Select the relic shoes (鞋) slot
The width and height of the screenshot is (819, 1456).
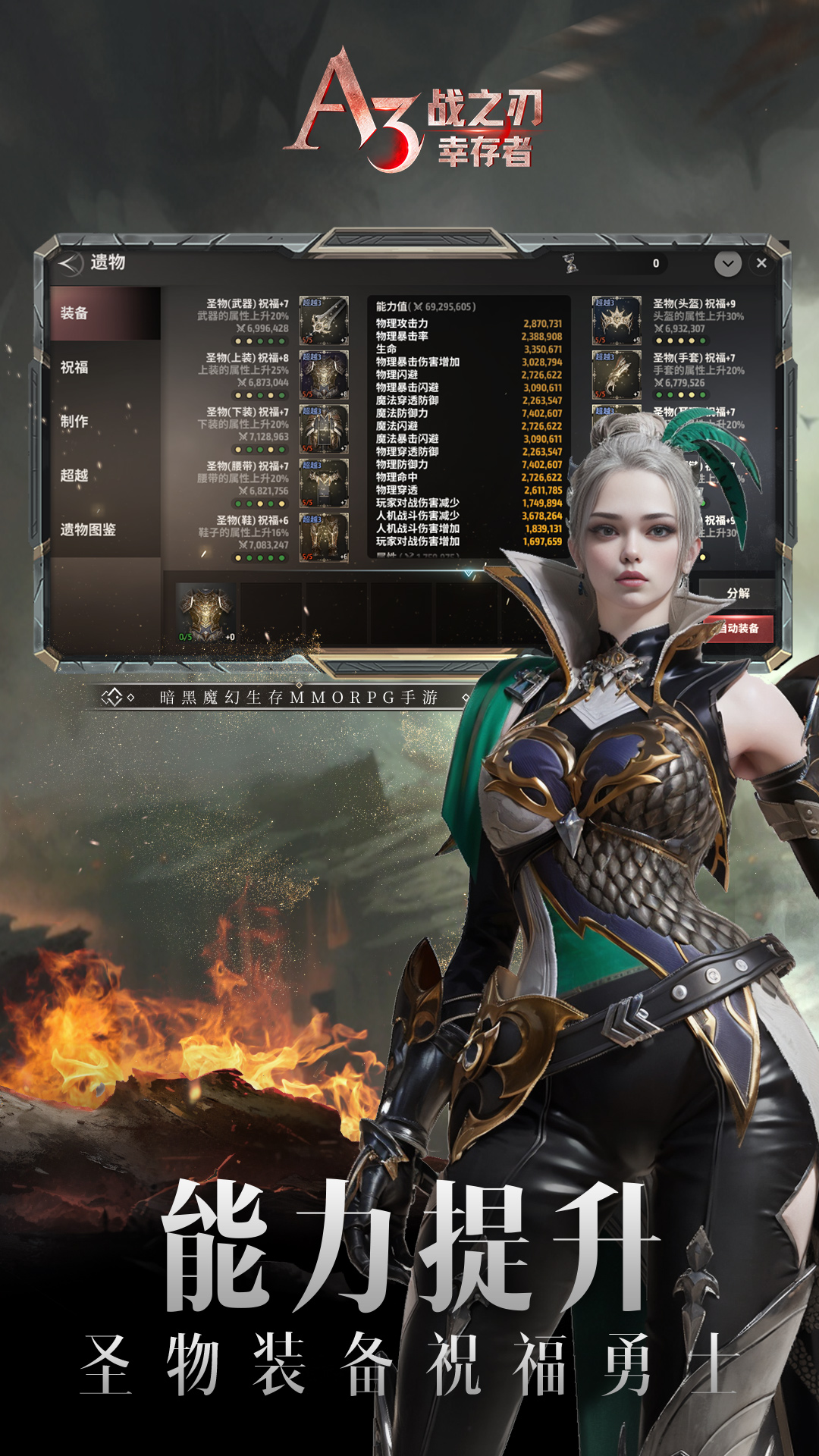(x=324, y=537)
